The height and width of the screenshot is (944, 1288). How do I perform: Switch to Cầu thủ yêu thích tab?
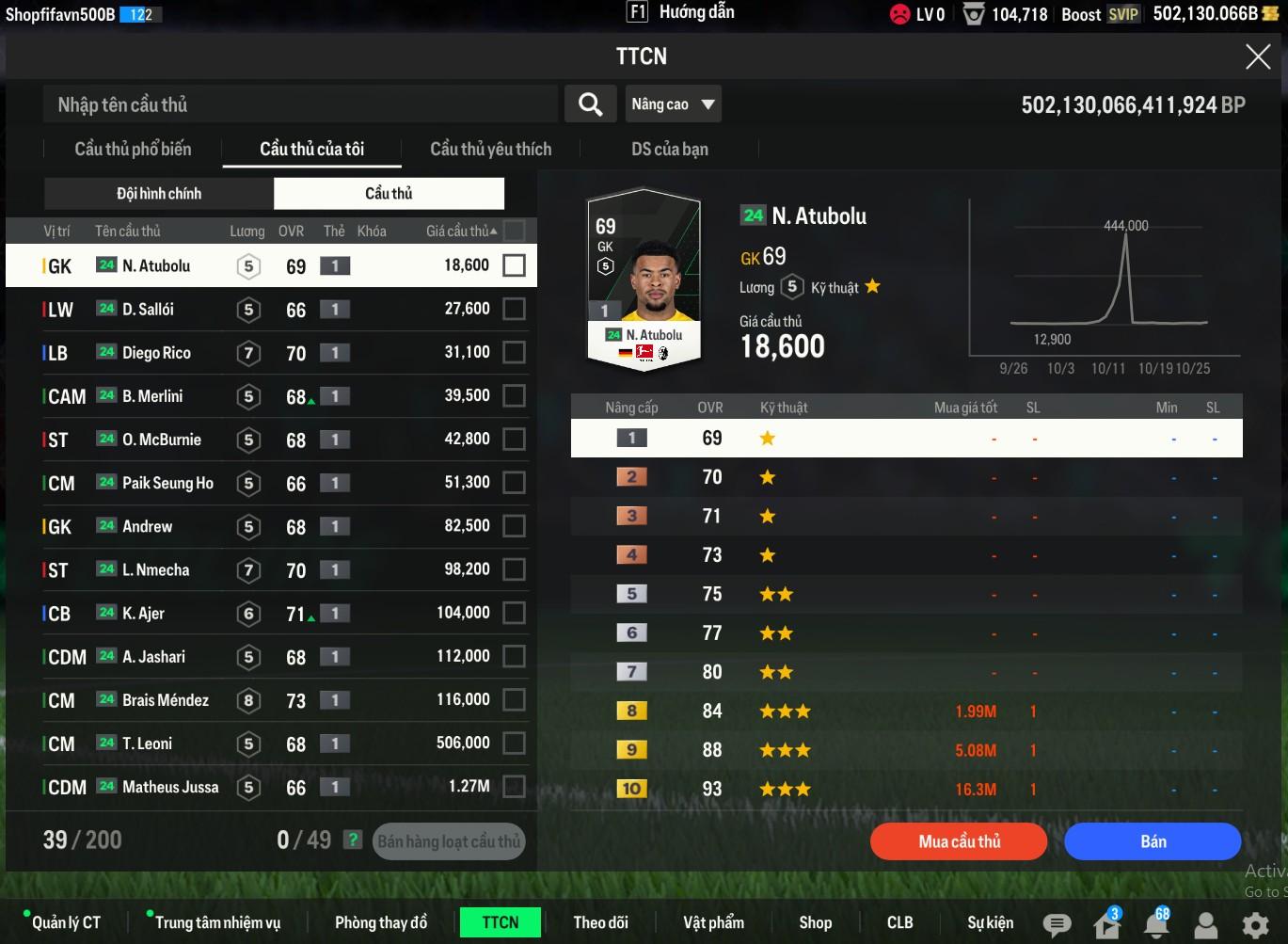pyautogui.click(x=490, y=149)
